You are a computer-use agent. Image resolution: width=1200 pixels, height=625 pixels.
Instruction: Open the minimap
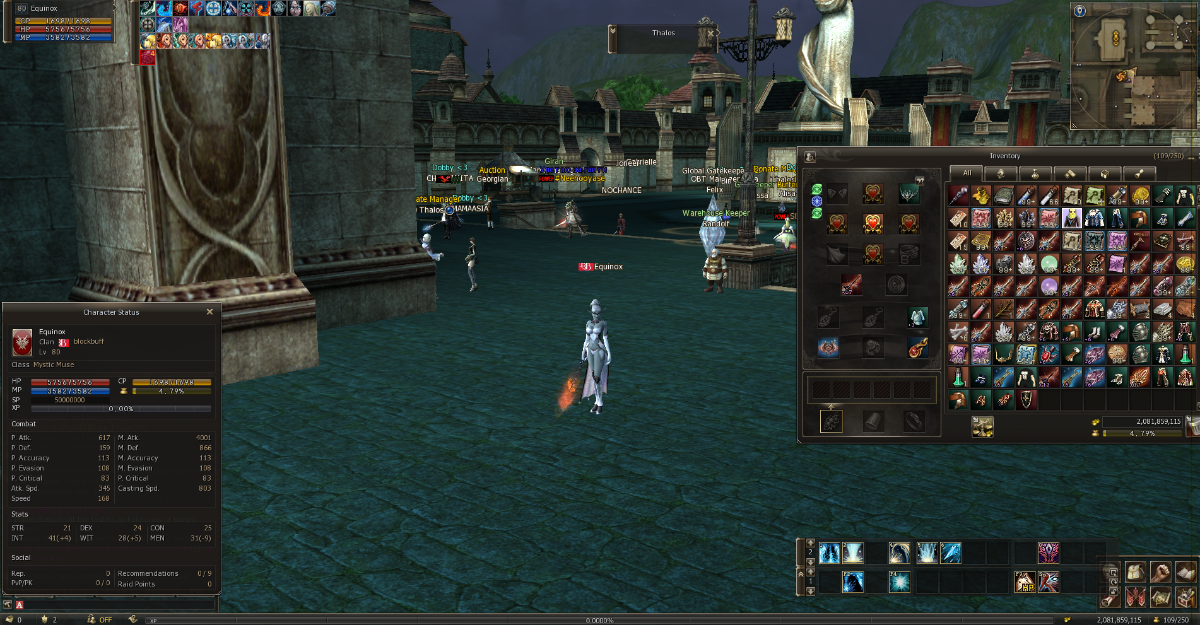click(x=1133, y=66)
